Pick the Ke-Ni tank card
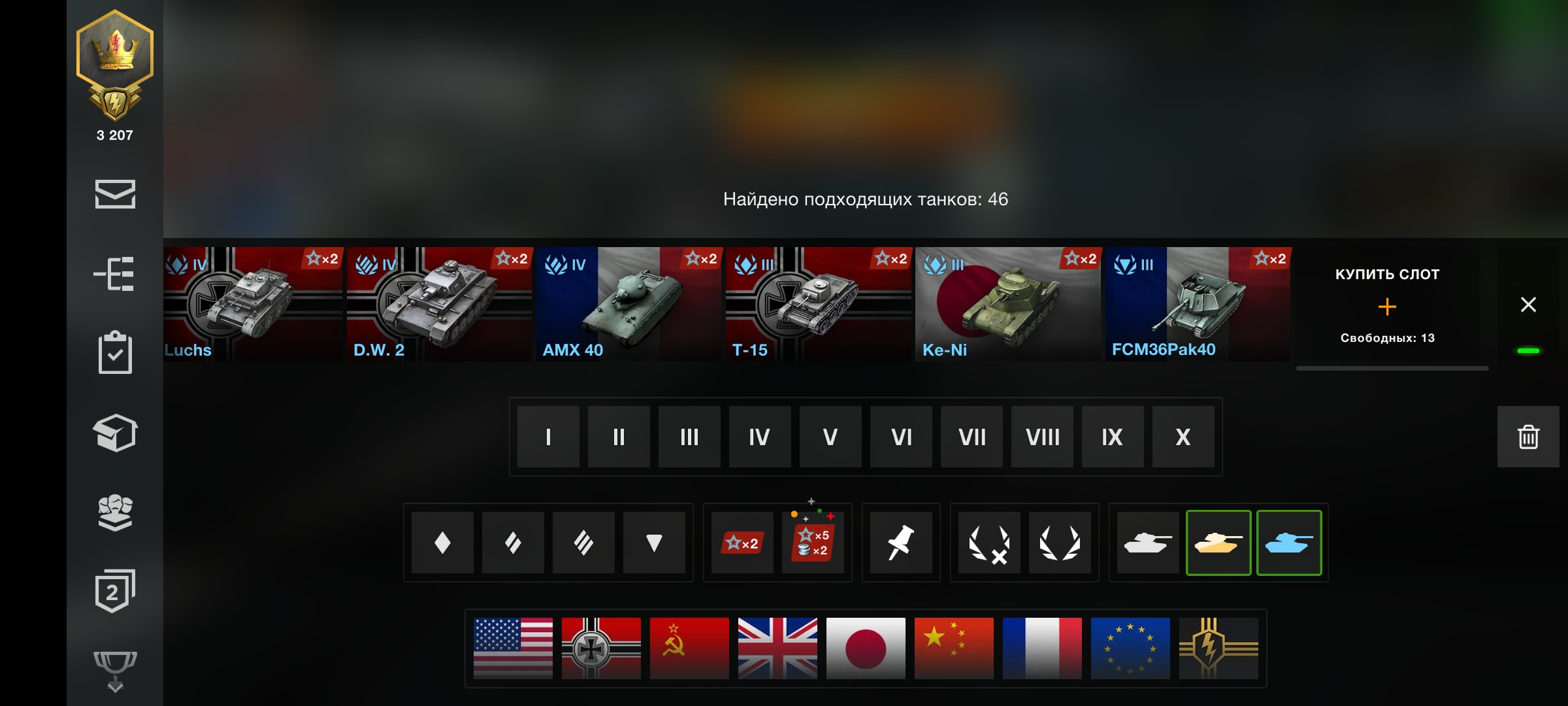The image size is (1568, 706). pos(1007,304)
